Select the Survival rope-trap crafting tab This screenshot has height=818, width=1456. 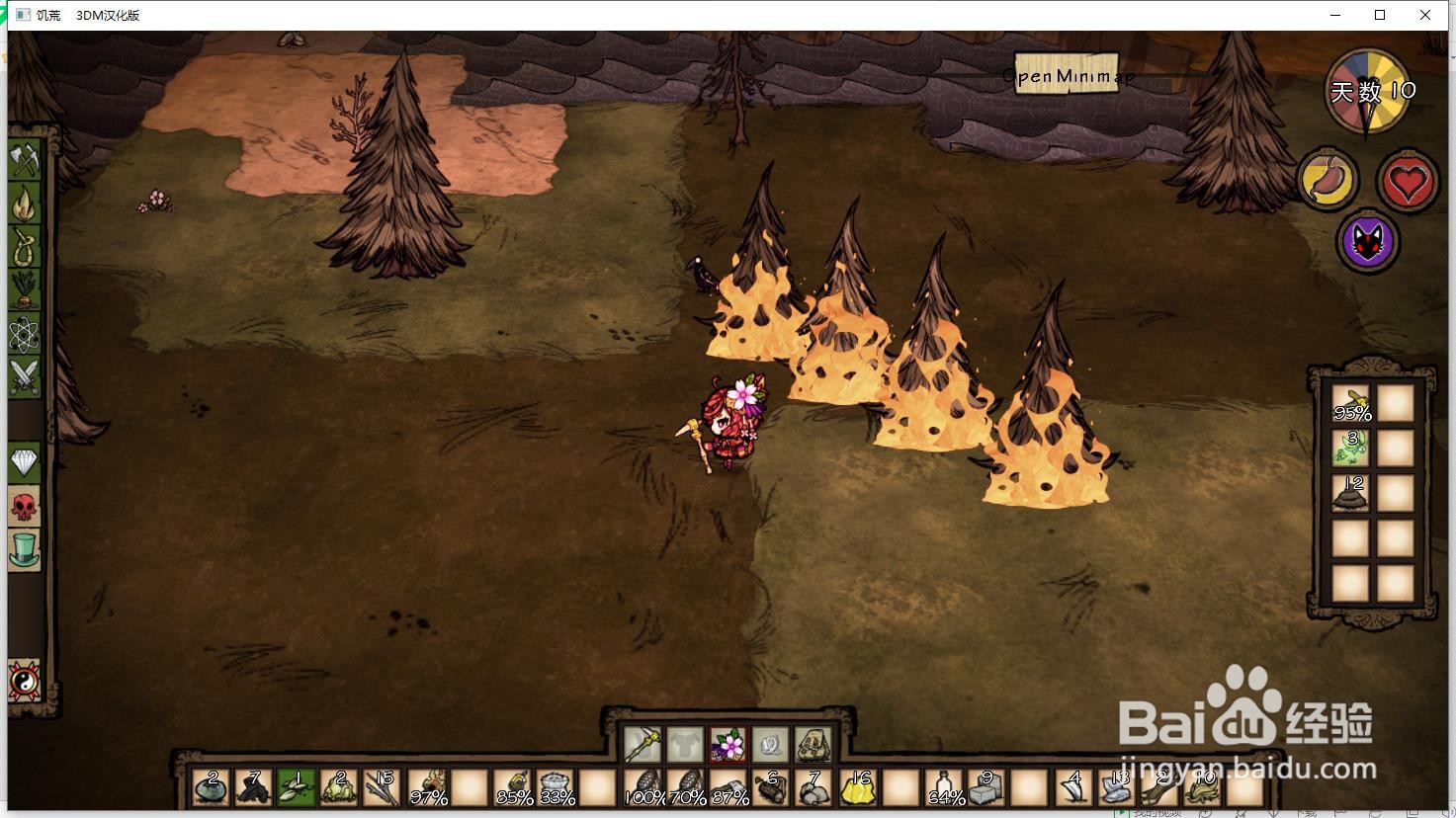[25, 247]
